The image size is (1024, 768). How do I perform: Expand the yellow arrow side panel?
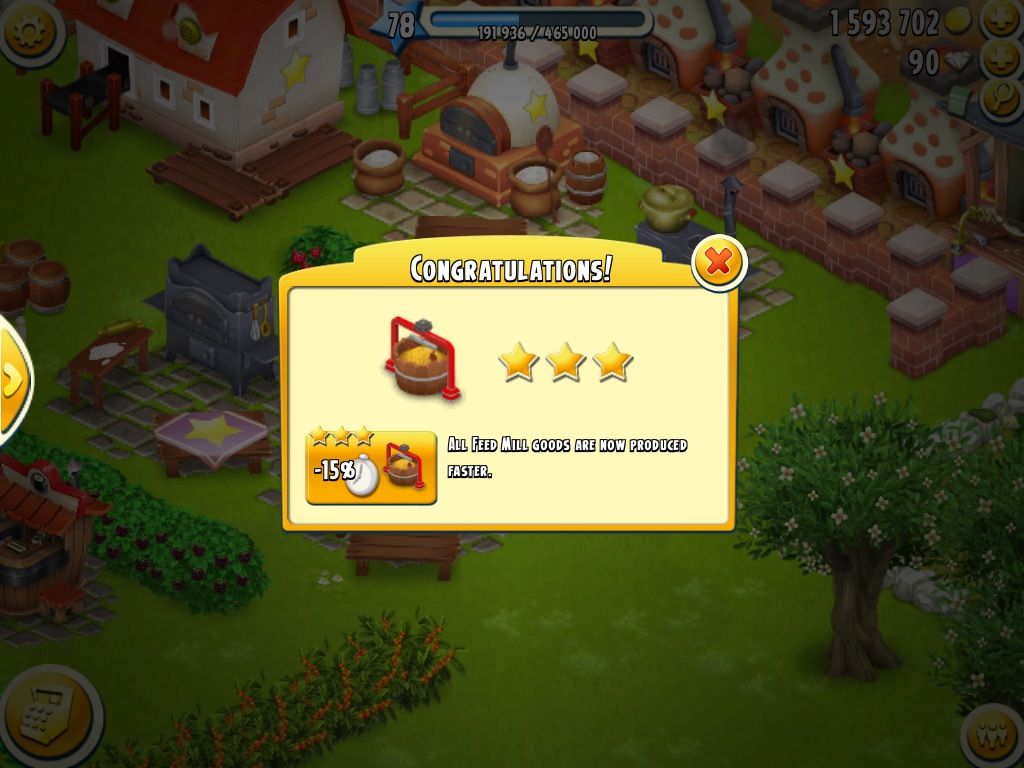pos(12,380)
